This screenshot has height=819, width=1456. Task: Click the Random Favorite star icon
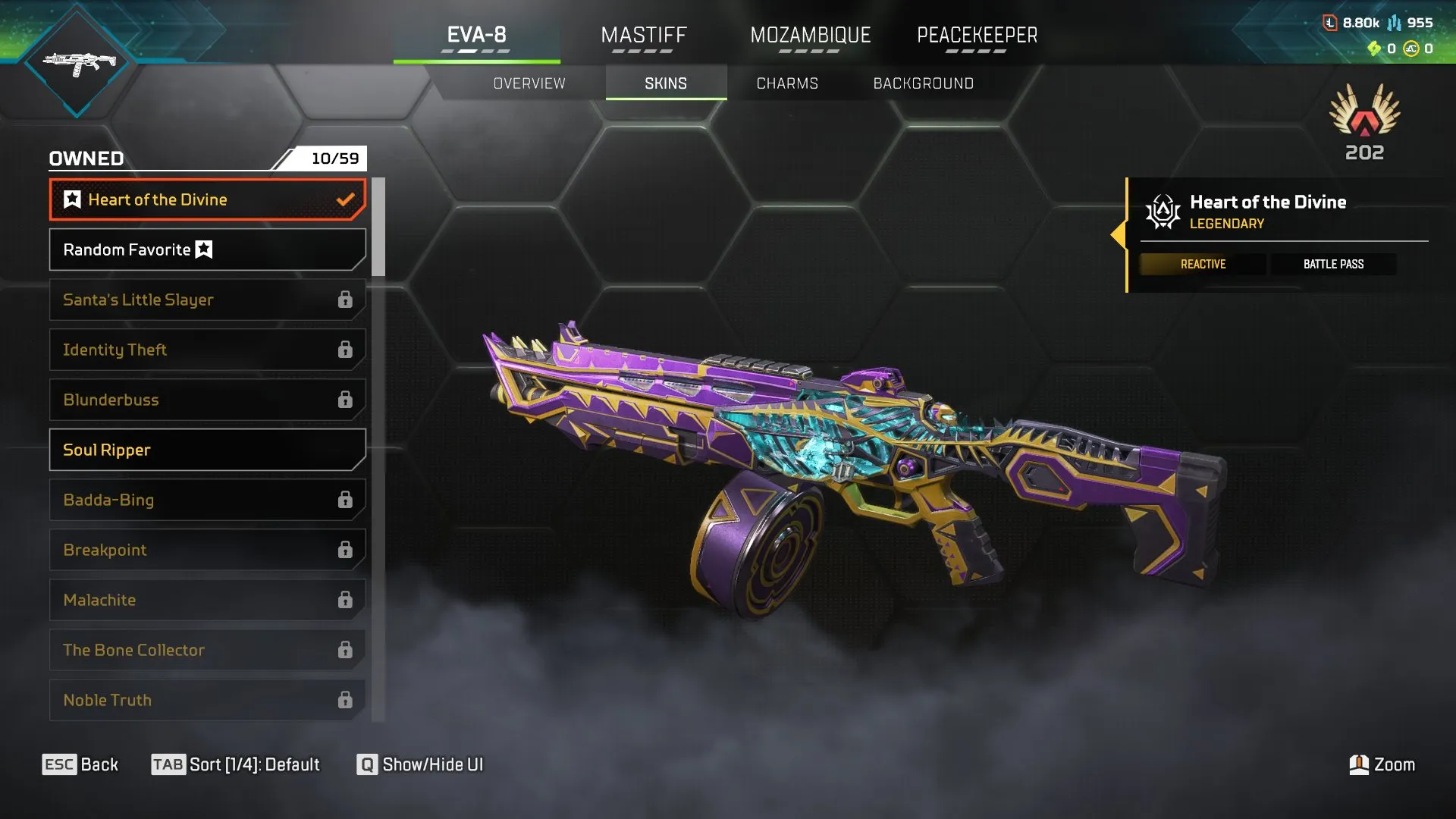203,249
